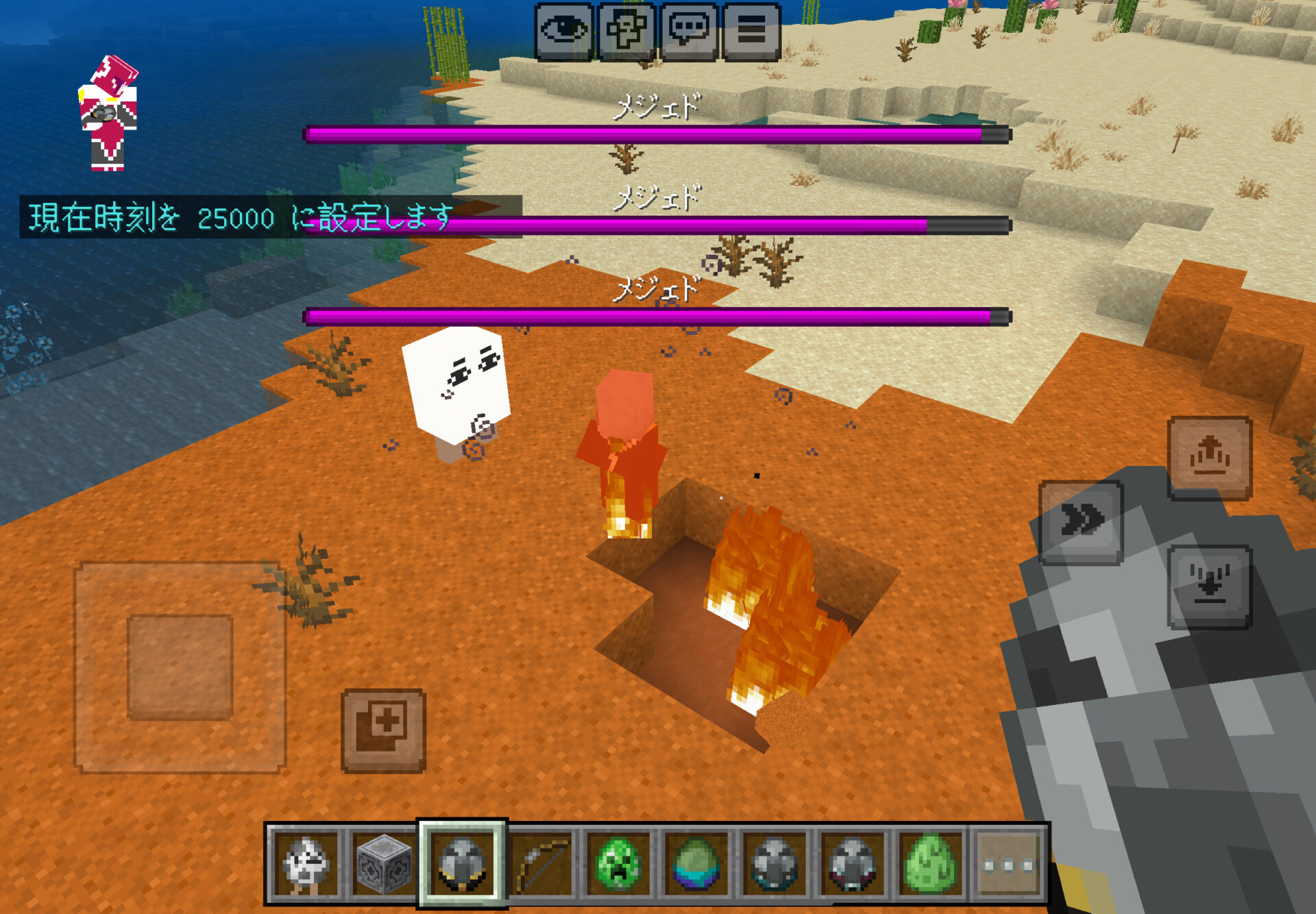The width and height of the screenshot is (1316, 914).
Task: Select the bow hotbar slot
Action: click(x=540, y=865)
